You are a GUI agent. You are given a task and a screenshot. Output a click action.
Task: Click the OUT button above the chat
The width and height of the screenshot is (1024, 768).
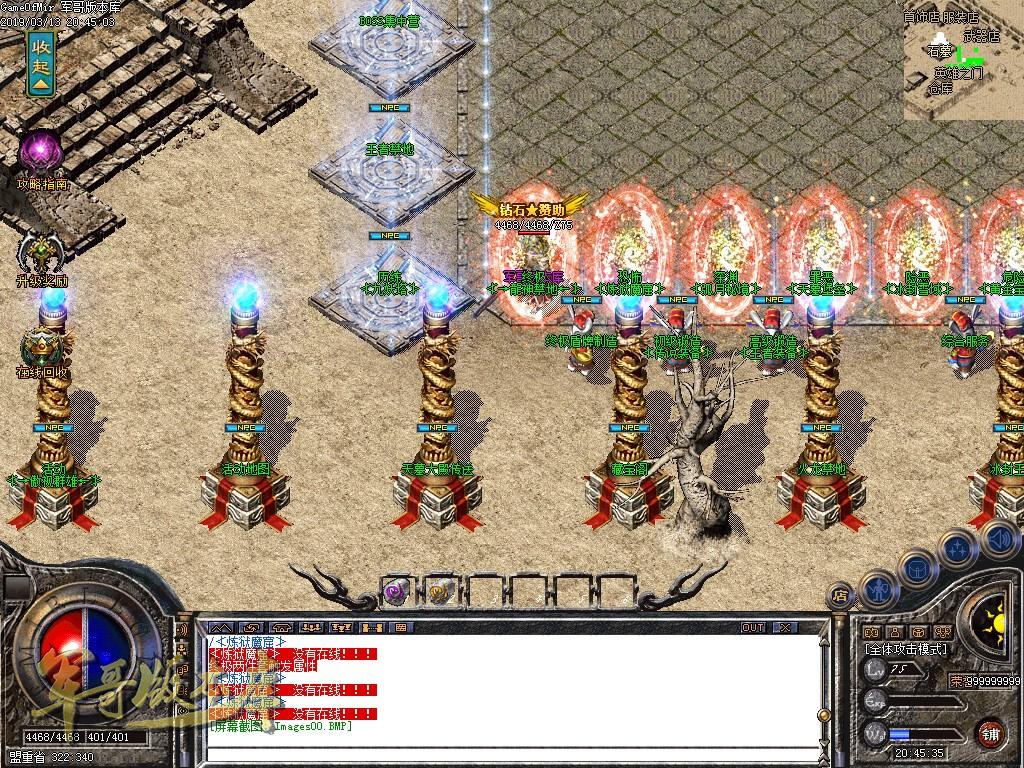click(753, 627)
